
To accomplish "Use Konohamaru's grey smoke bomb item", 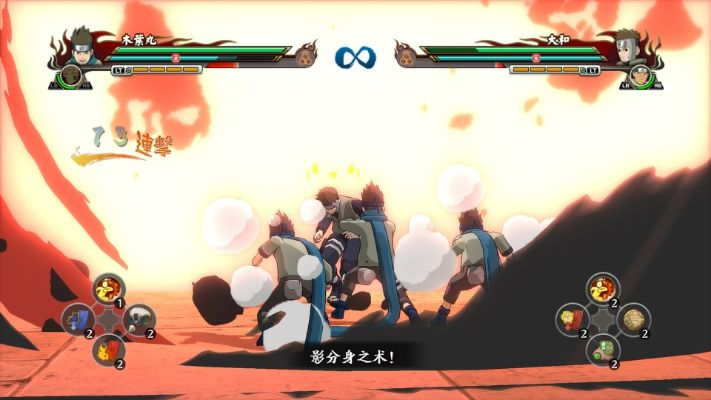I will coord(139,320).
